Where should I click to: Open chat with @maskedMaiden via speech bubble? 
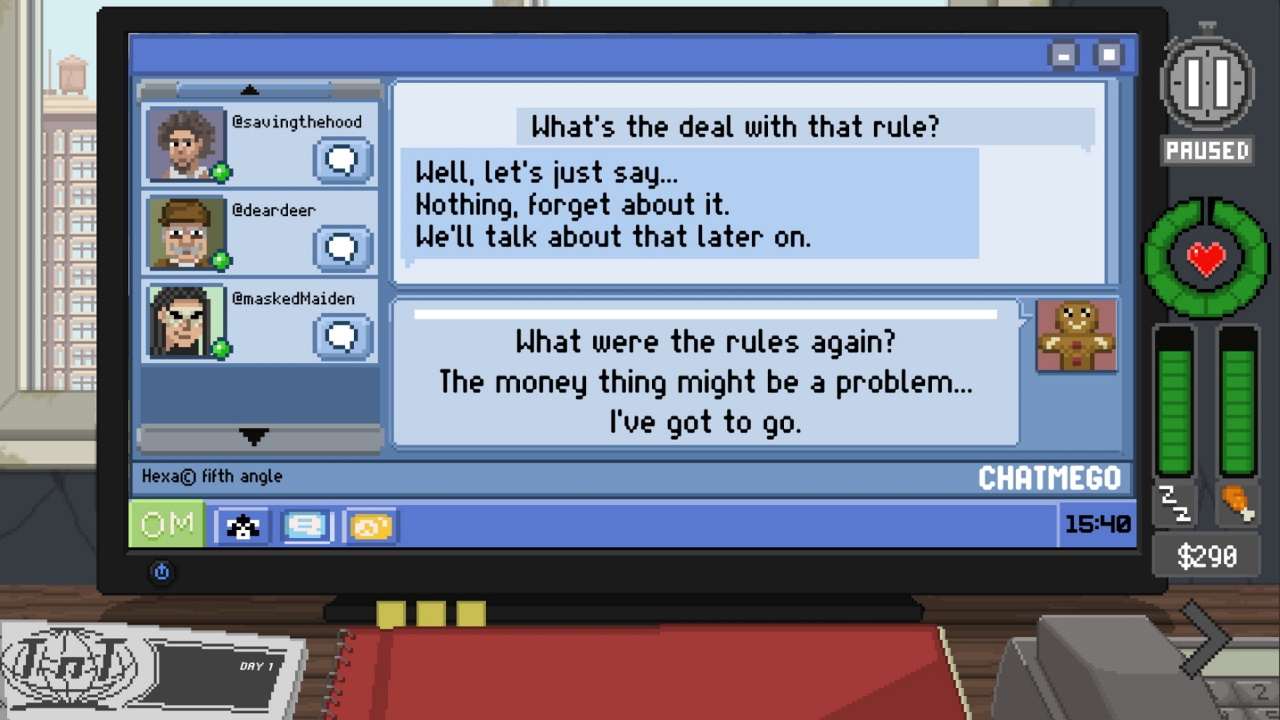(x=341, y=336)
